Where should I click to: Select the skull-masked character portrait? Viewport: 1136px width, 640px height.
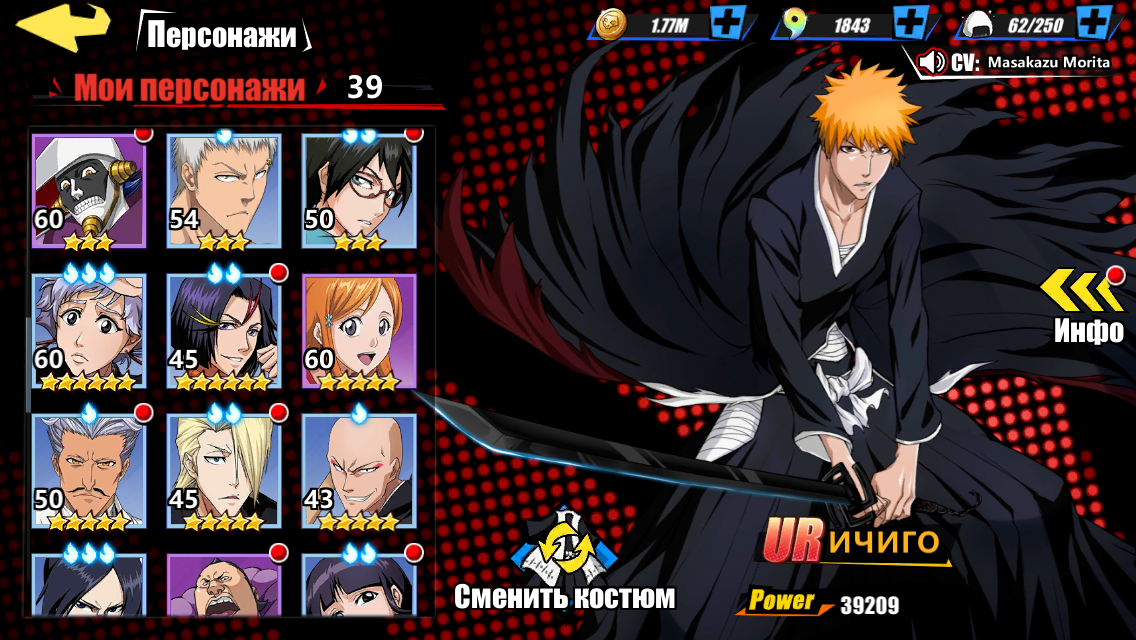point(89,190)
